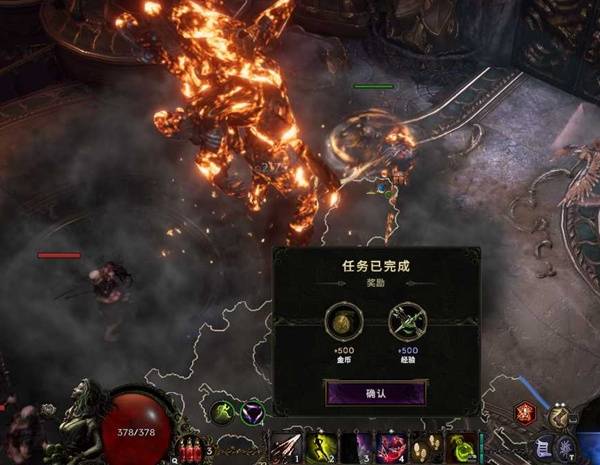This screenshot has height=465, width=600.
Task: Click the green running figure buff icon
Action: 222,410
